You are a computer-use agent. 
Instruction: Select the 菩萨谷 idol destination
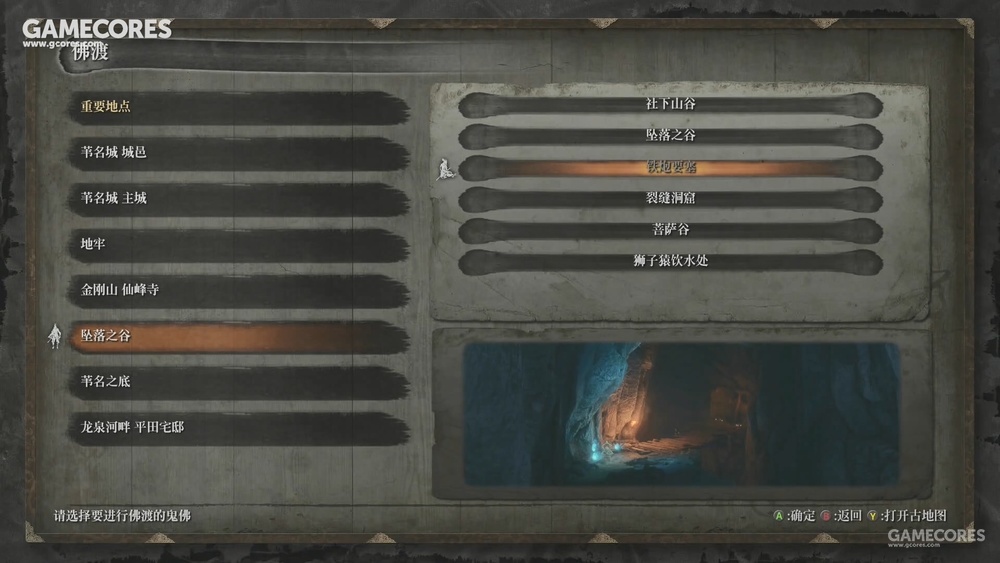point(670,230)
